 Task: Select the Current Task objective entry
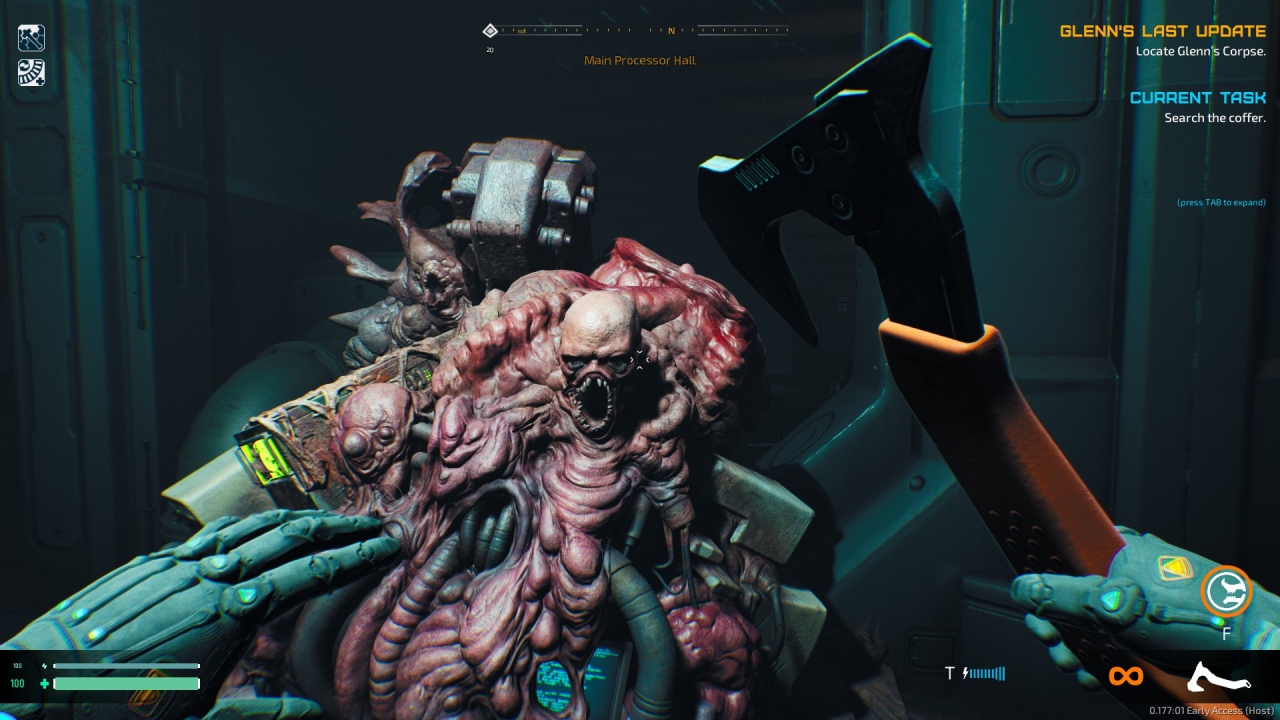tap(1197, 98)
